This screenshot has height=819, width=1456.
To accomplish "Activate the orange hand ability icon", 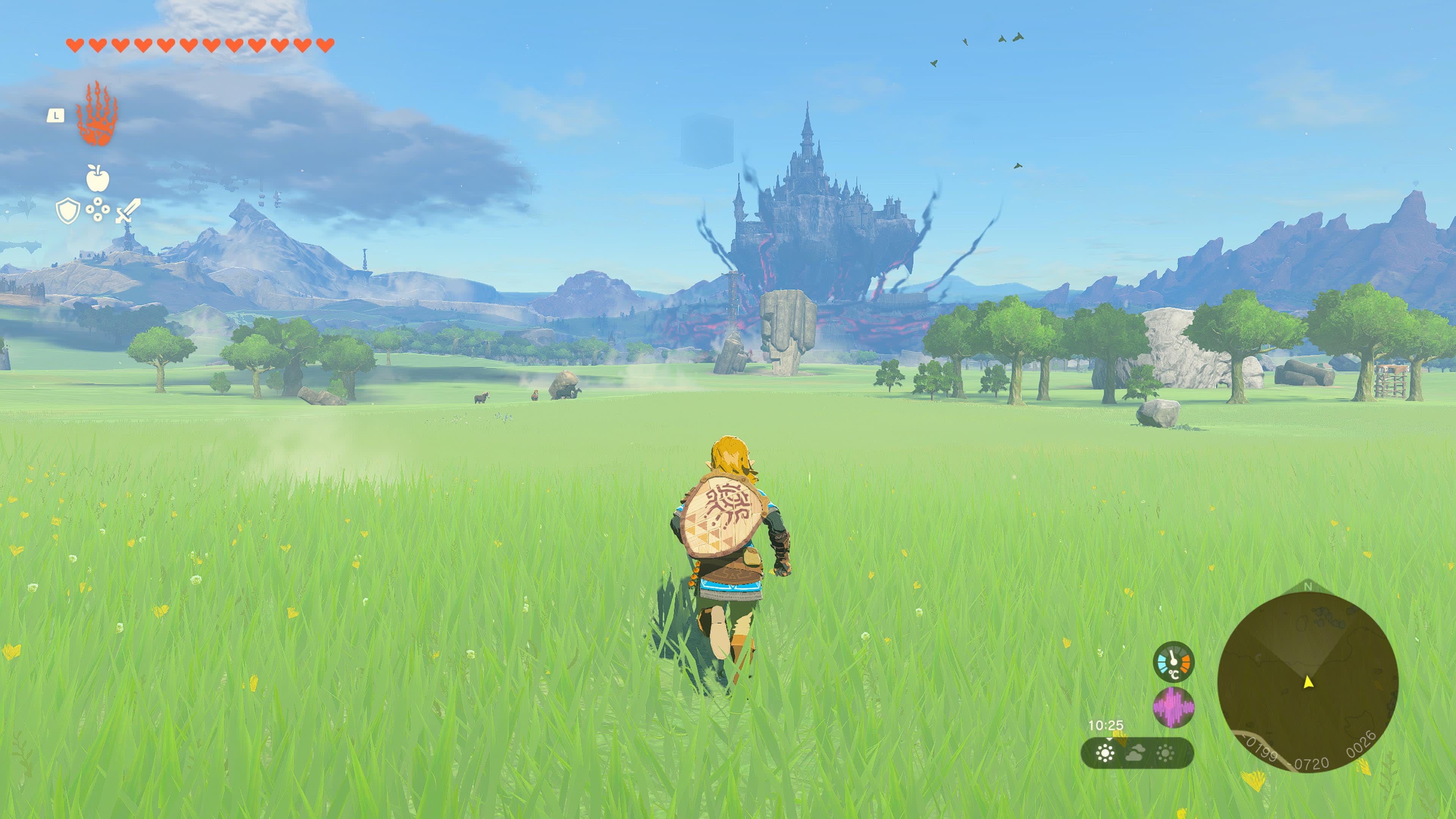I will coord(97,115).
